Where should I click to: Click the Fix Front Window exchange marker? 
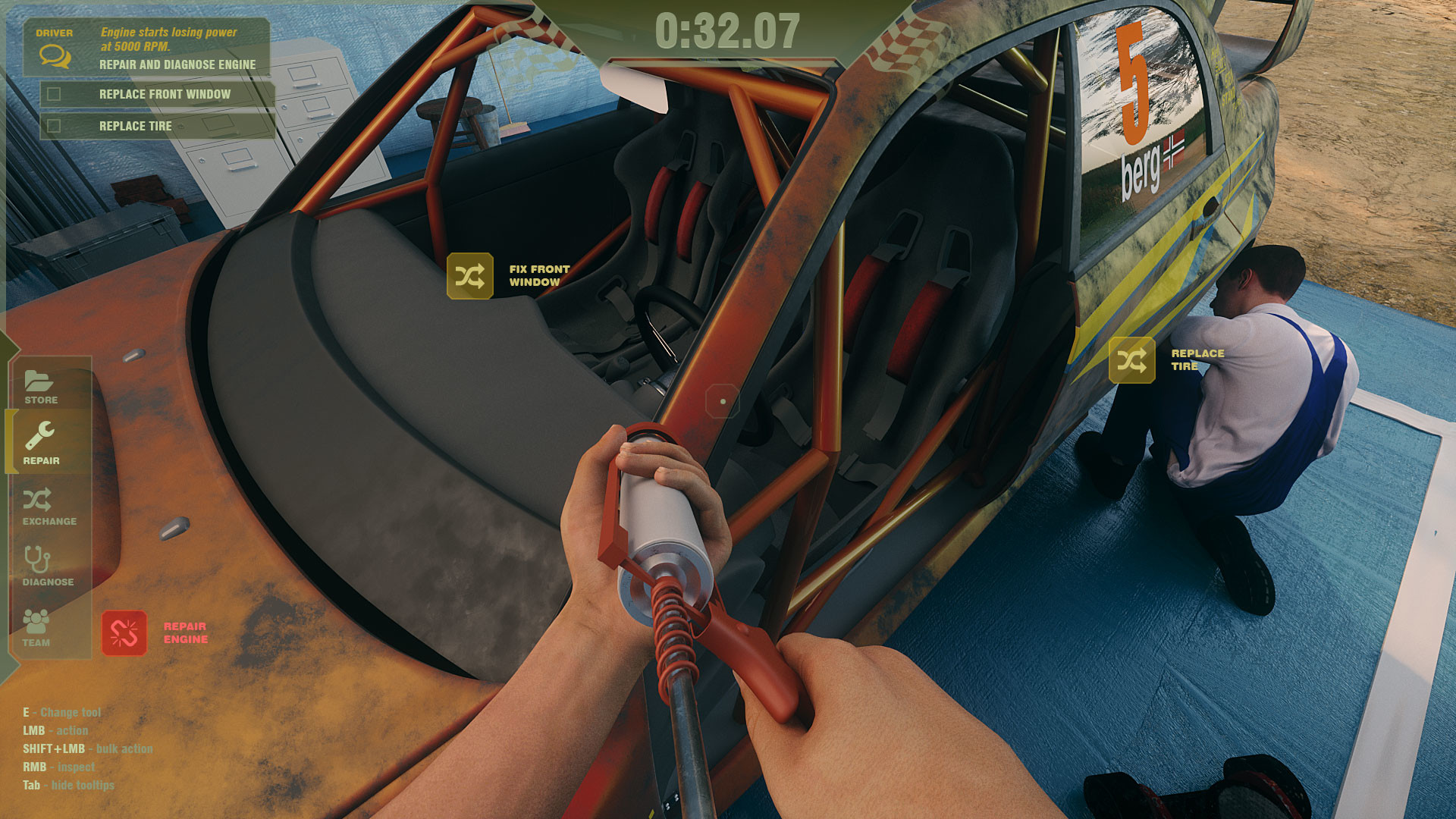(470, 275)
